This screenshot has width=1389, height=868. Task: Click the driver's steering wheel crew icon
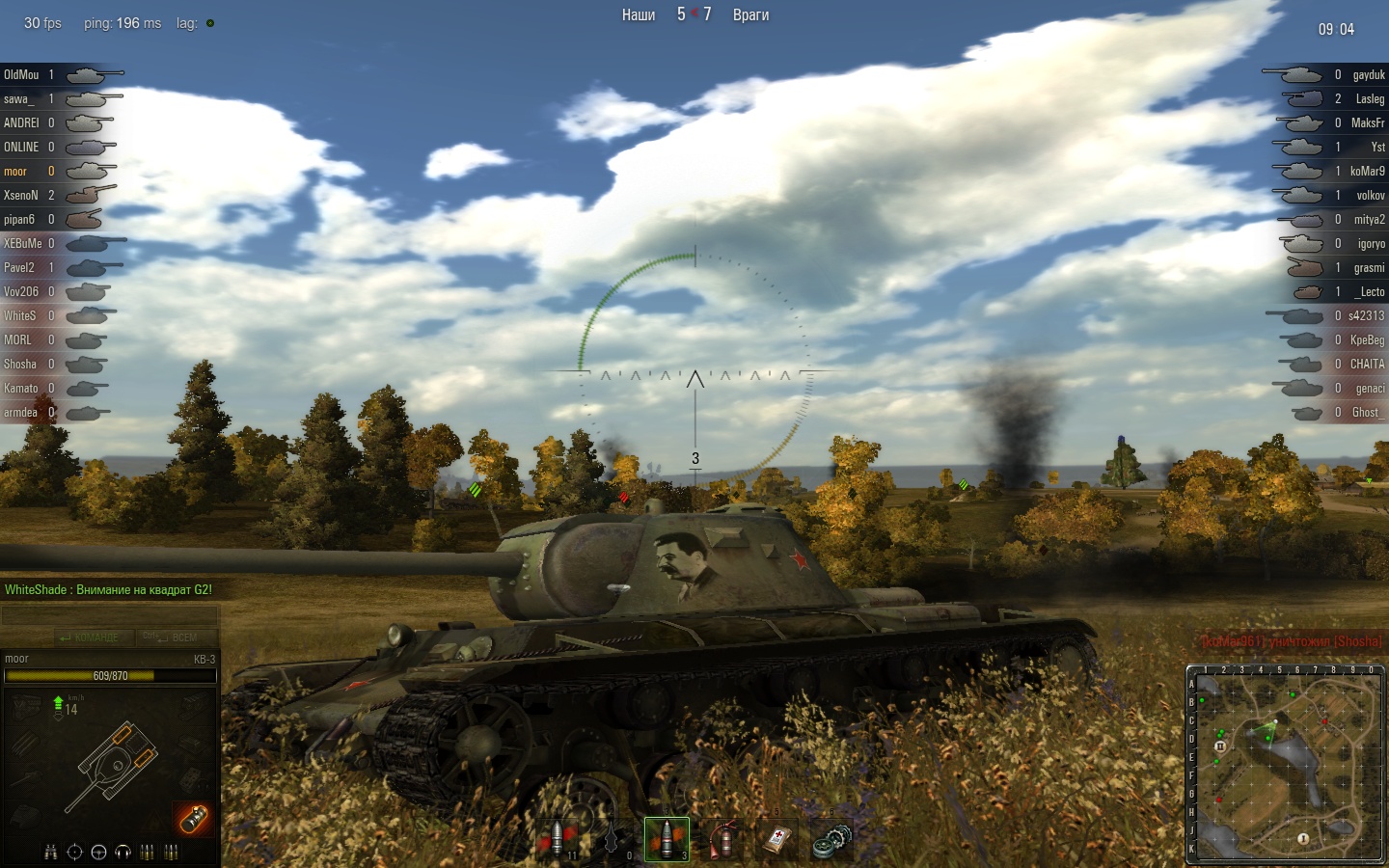point(98,852)
